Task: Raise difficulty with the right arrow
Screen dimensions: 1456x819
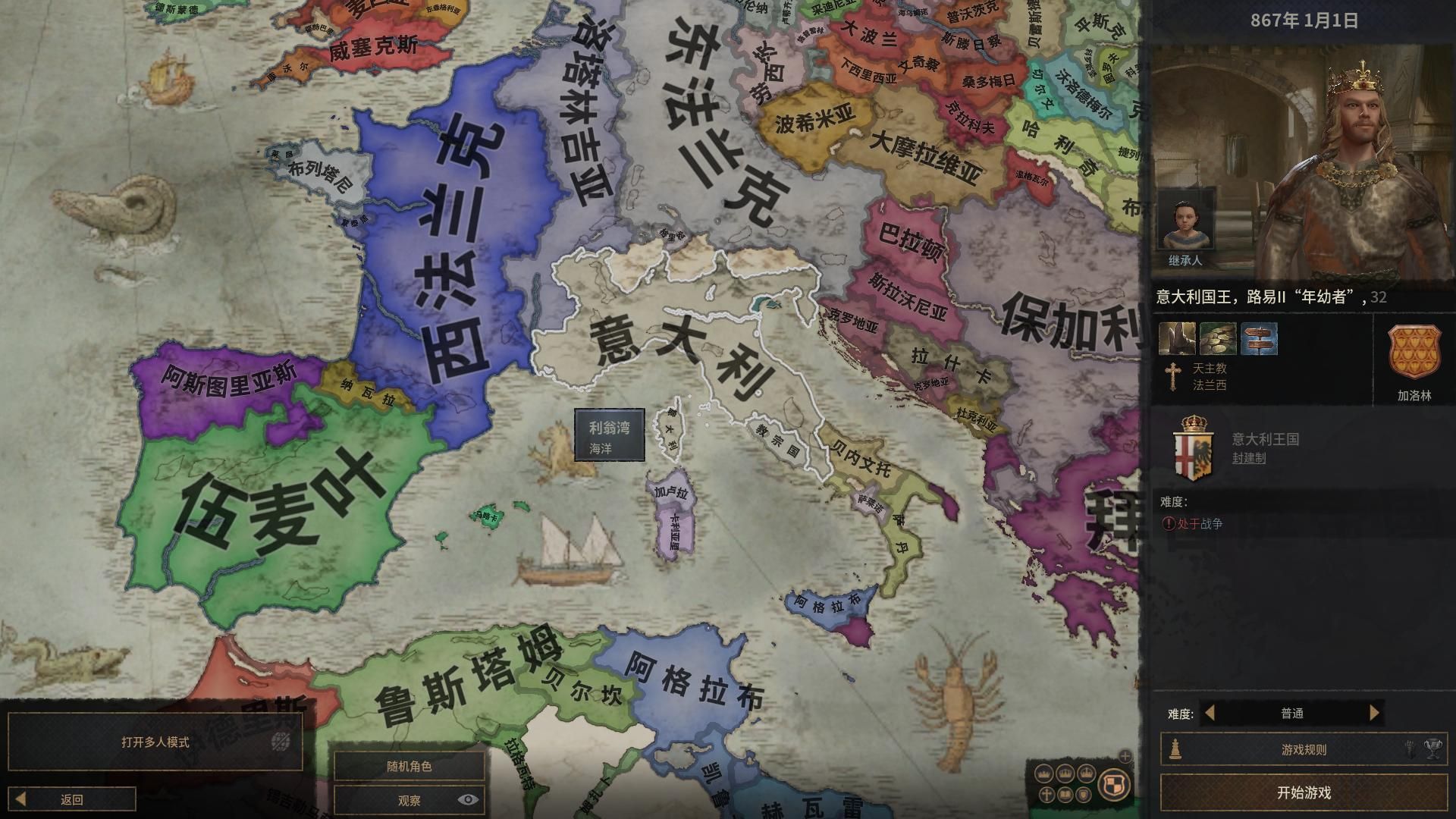Action: pyautogui.click(x=1374, y=714)
